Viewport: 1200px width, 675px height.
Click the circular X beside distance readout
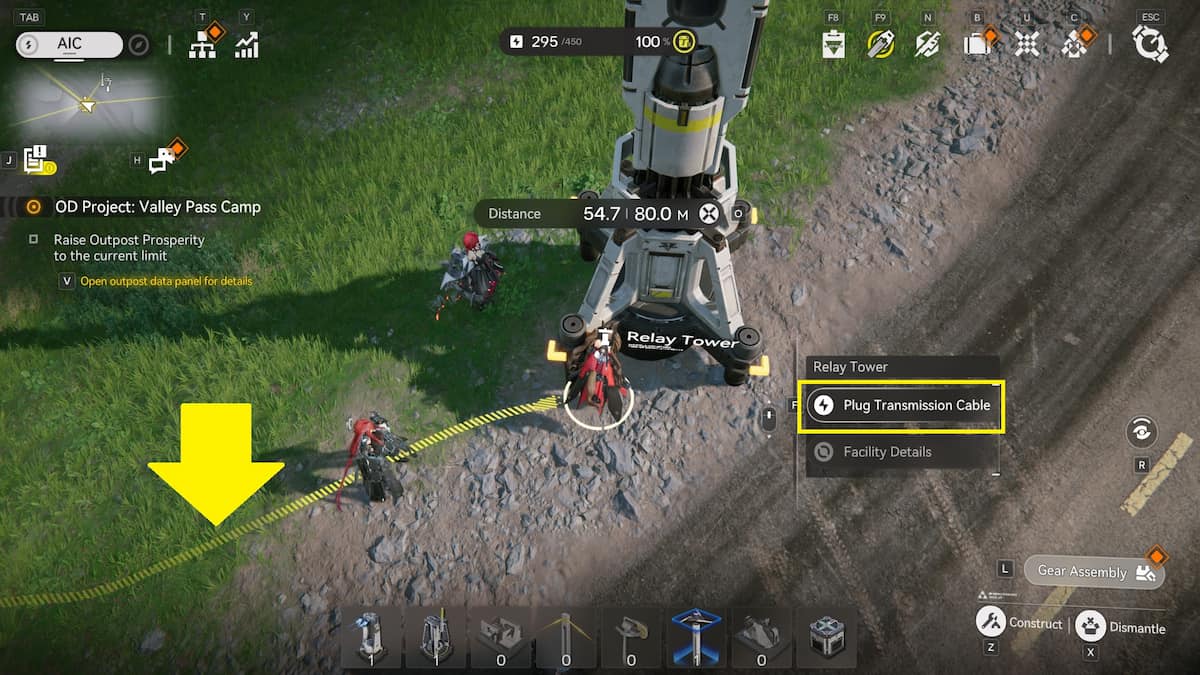(x=709, y=213)
